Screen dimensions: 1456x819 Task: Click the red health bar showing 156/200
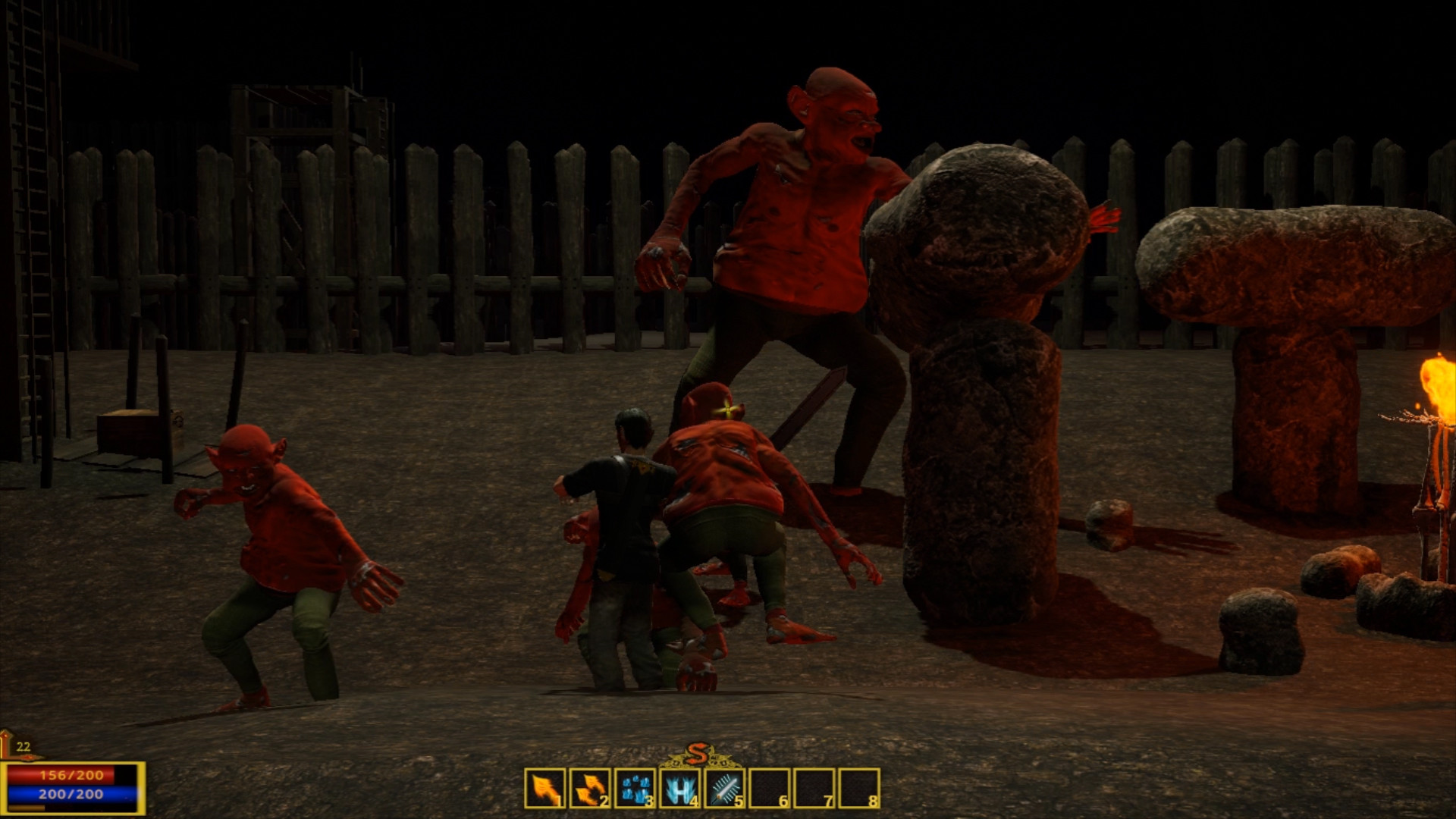[72, 775]
